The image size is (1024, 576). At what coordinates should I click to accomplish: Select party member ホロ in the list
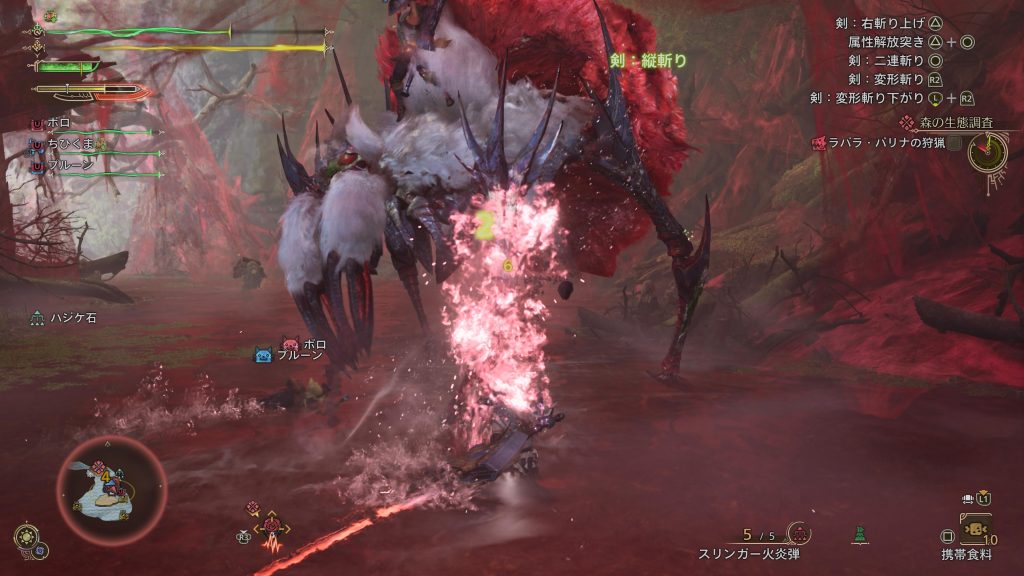58,122
